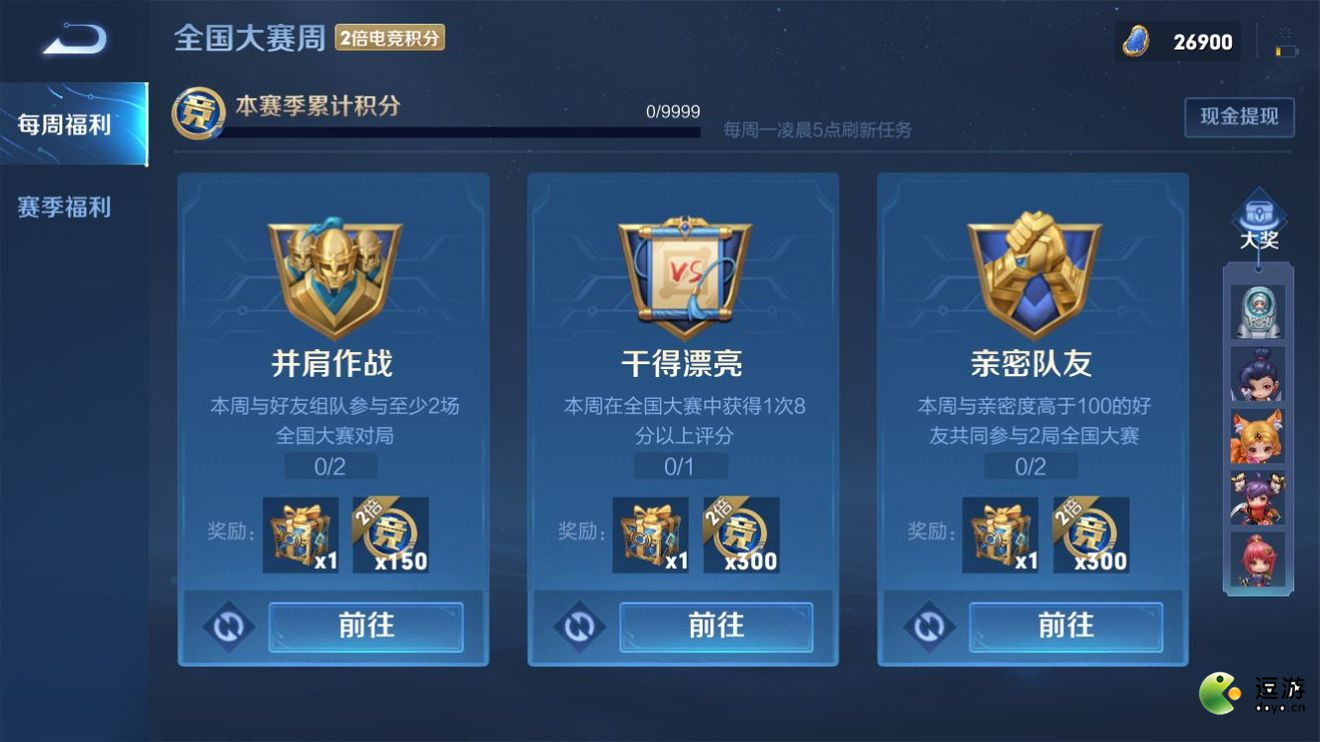
Task: Click 前往 on the 干得漂亮 task
Action: pos(716,626)
